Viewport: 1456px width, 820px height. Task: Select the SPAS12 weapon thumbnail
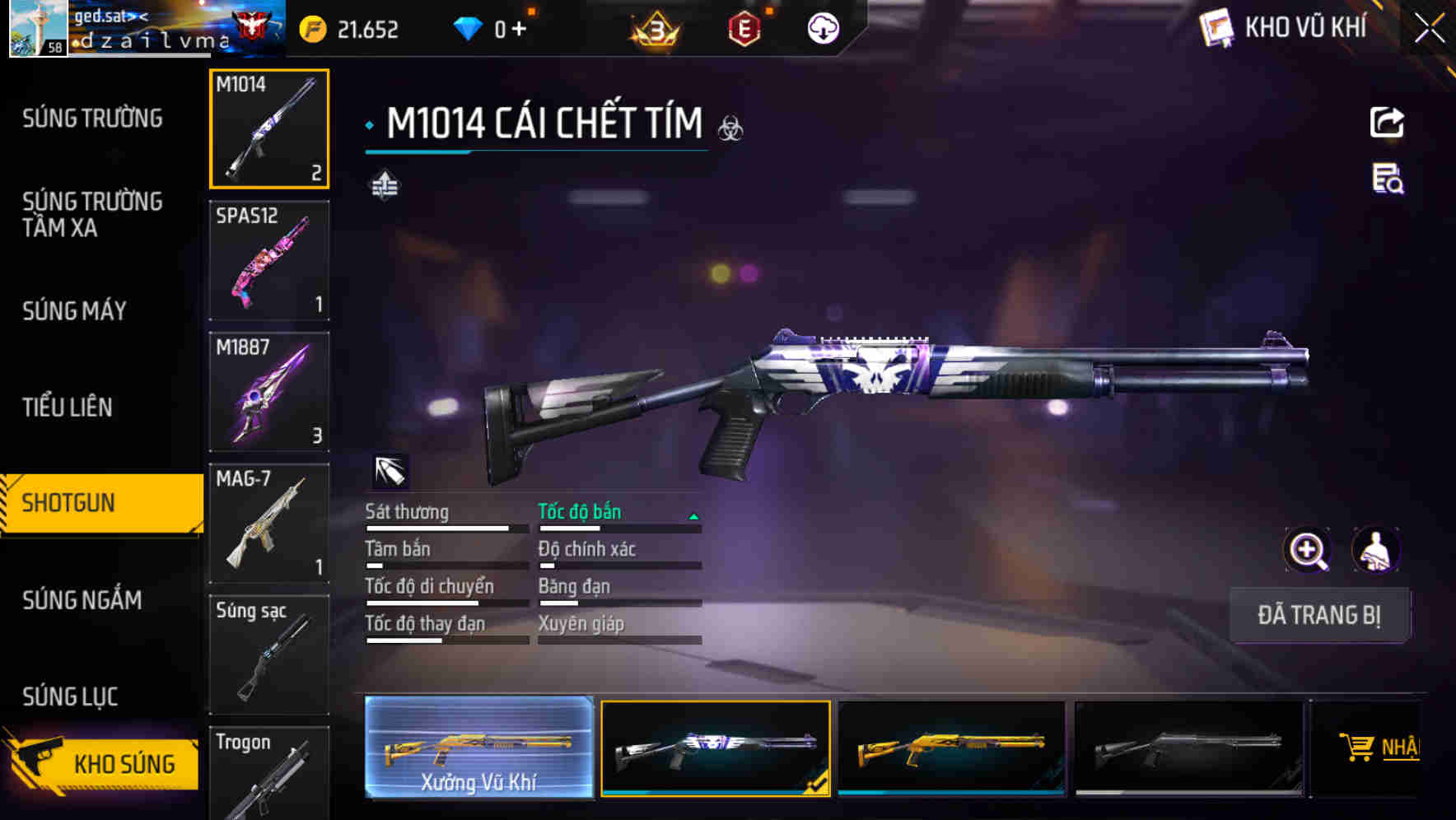pyautogui.click(x=268, y=259)
